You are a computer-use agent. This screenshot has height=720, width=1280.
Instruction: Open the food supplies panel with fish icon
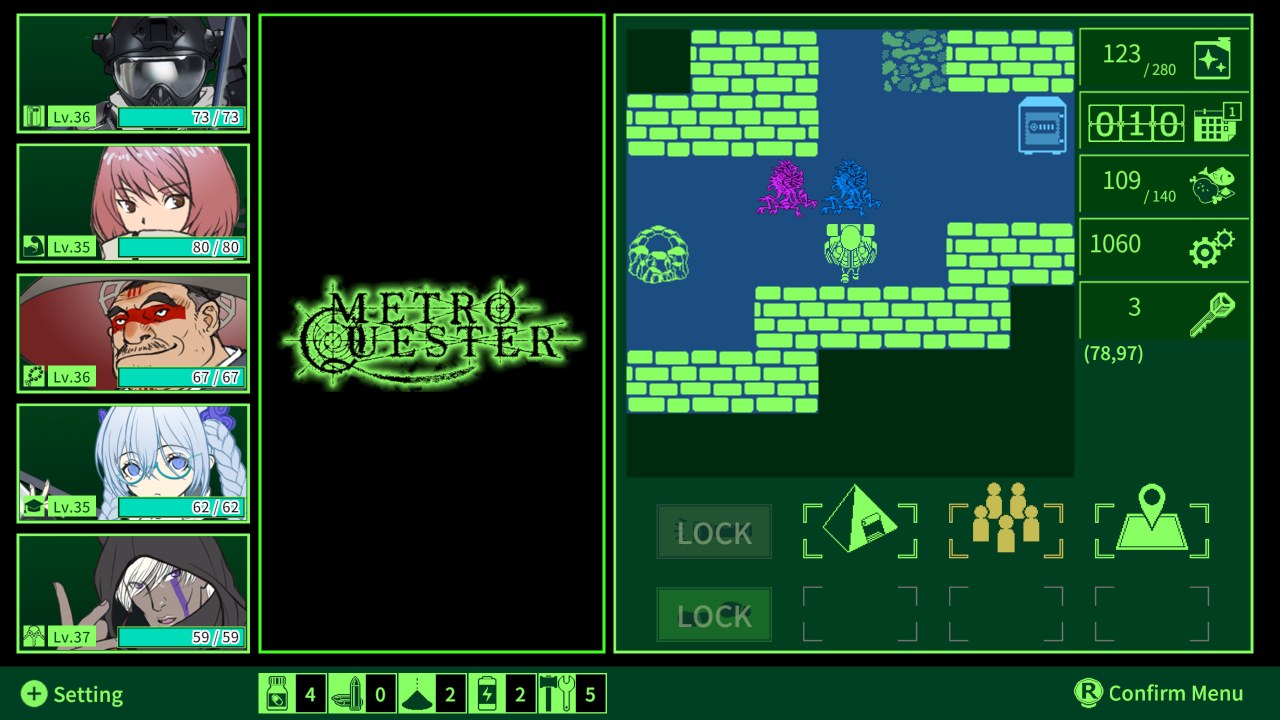[x=1213, y=184]
